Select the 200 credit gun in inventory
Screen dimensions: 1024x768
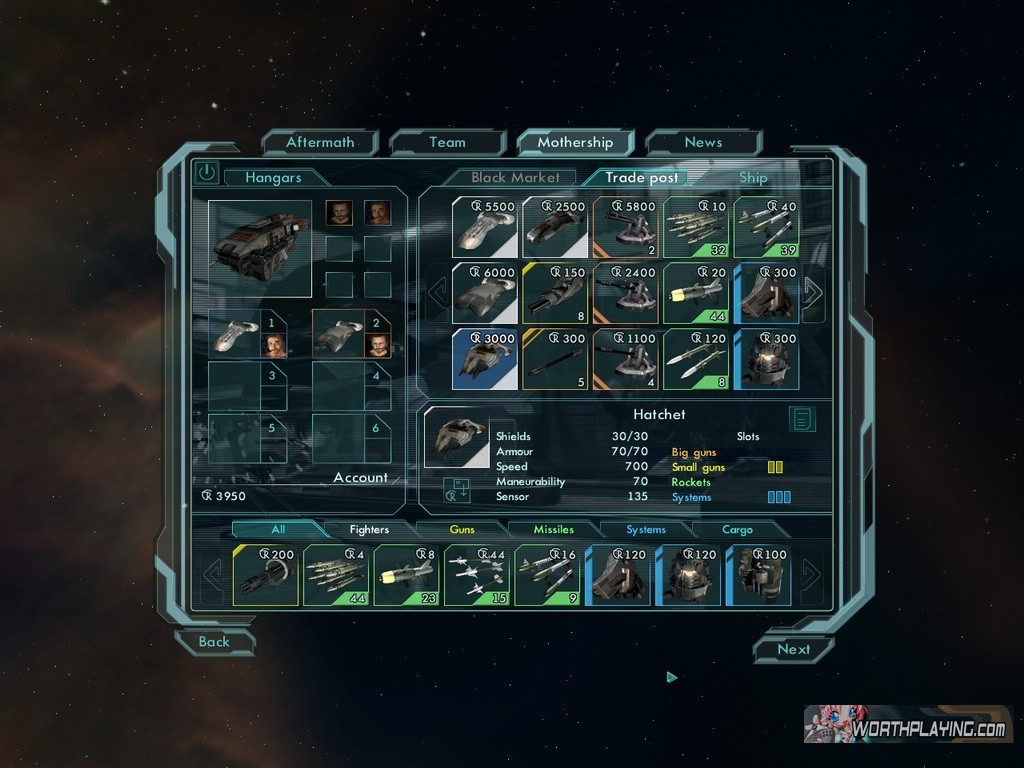pos(266,575)
